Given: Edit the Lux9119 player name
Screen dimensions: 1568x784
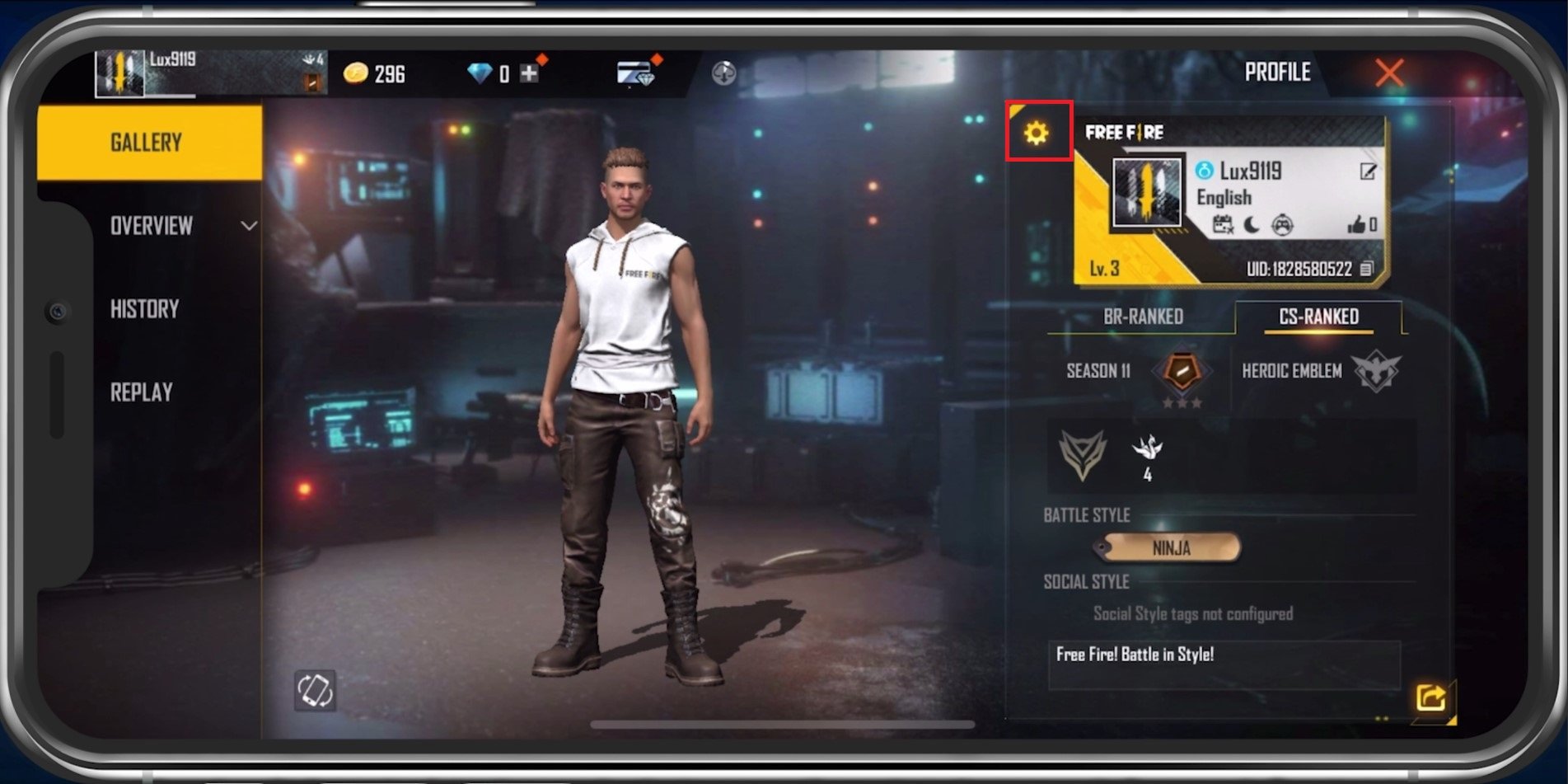Looking at the screenshot, I should (1368, 171).
